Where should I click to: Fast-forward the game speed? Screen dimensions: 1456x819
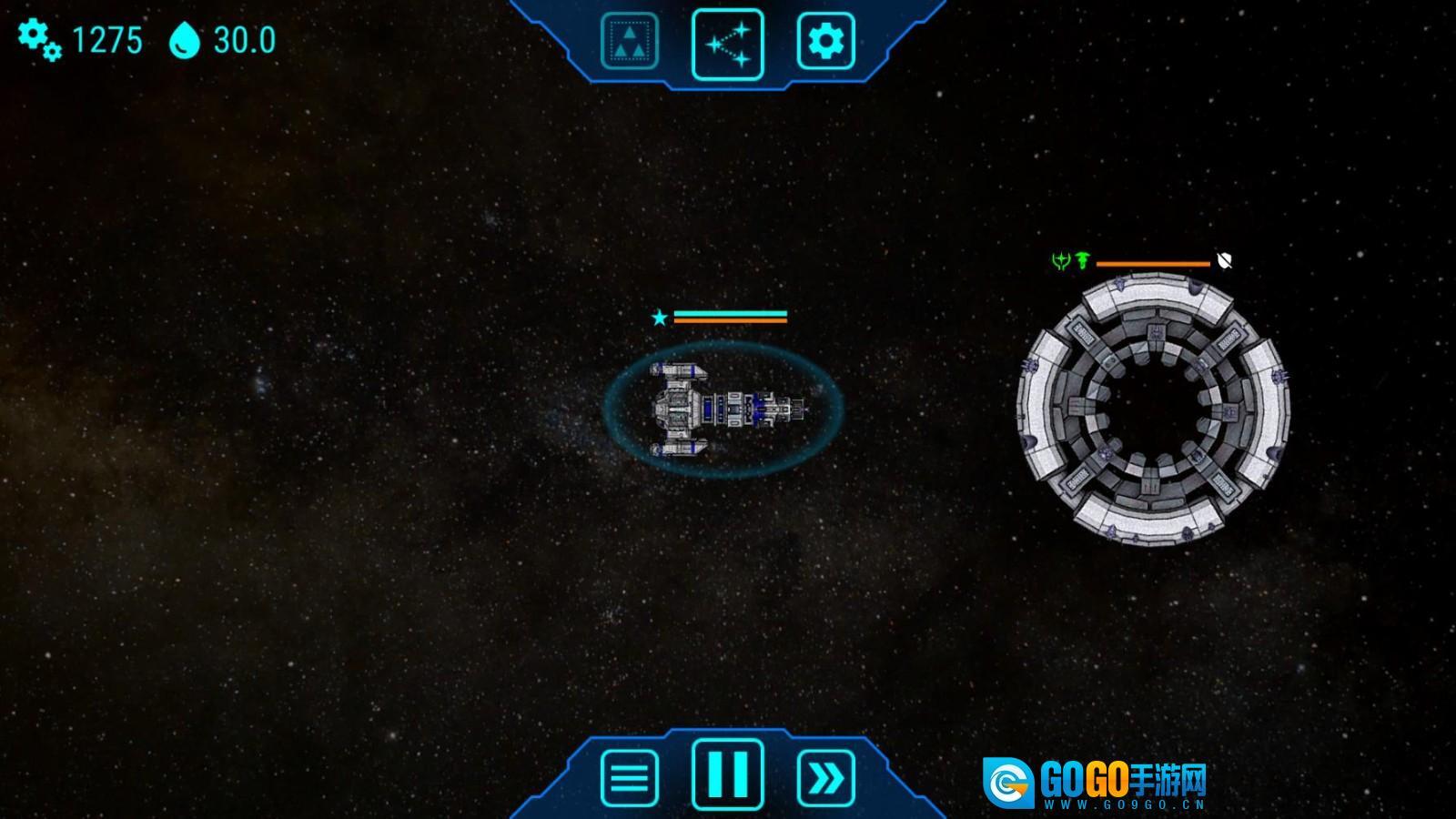(825, 778)
